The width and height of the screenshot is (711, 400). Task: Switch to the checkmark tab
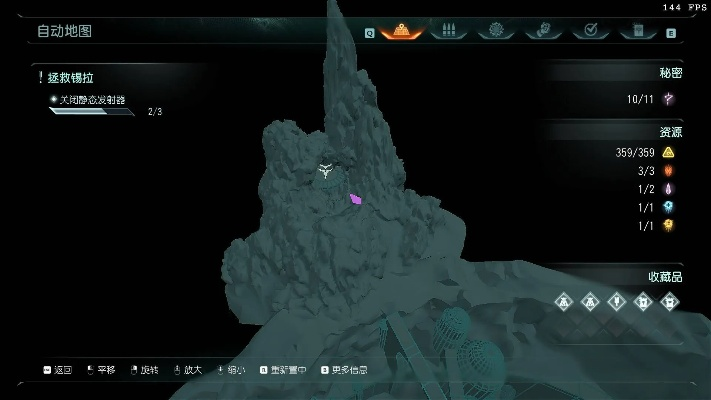pos(590,31)
